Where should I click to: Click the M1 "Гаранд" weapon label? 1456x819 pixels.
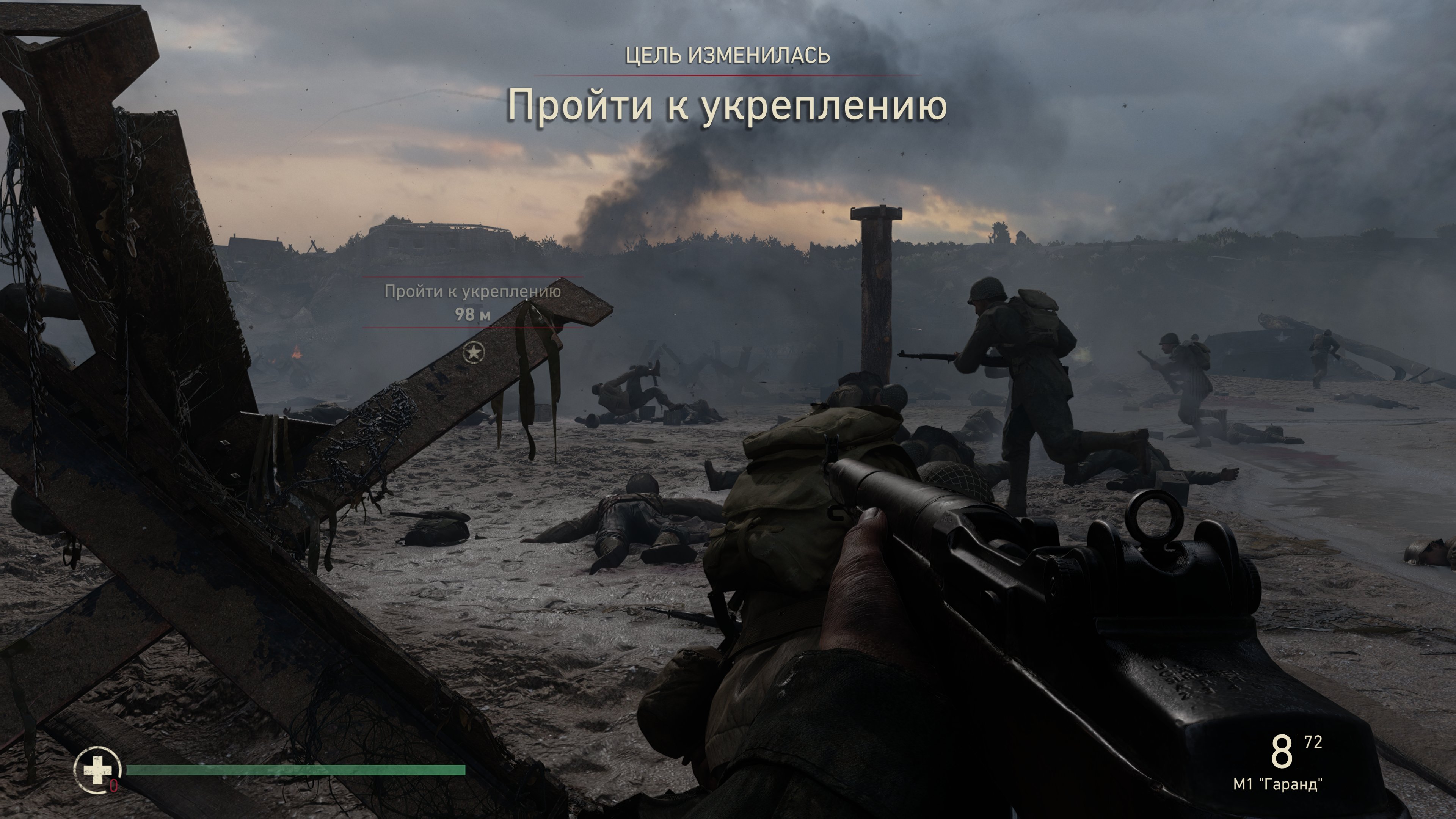pos(1277,784)
